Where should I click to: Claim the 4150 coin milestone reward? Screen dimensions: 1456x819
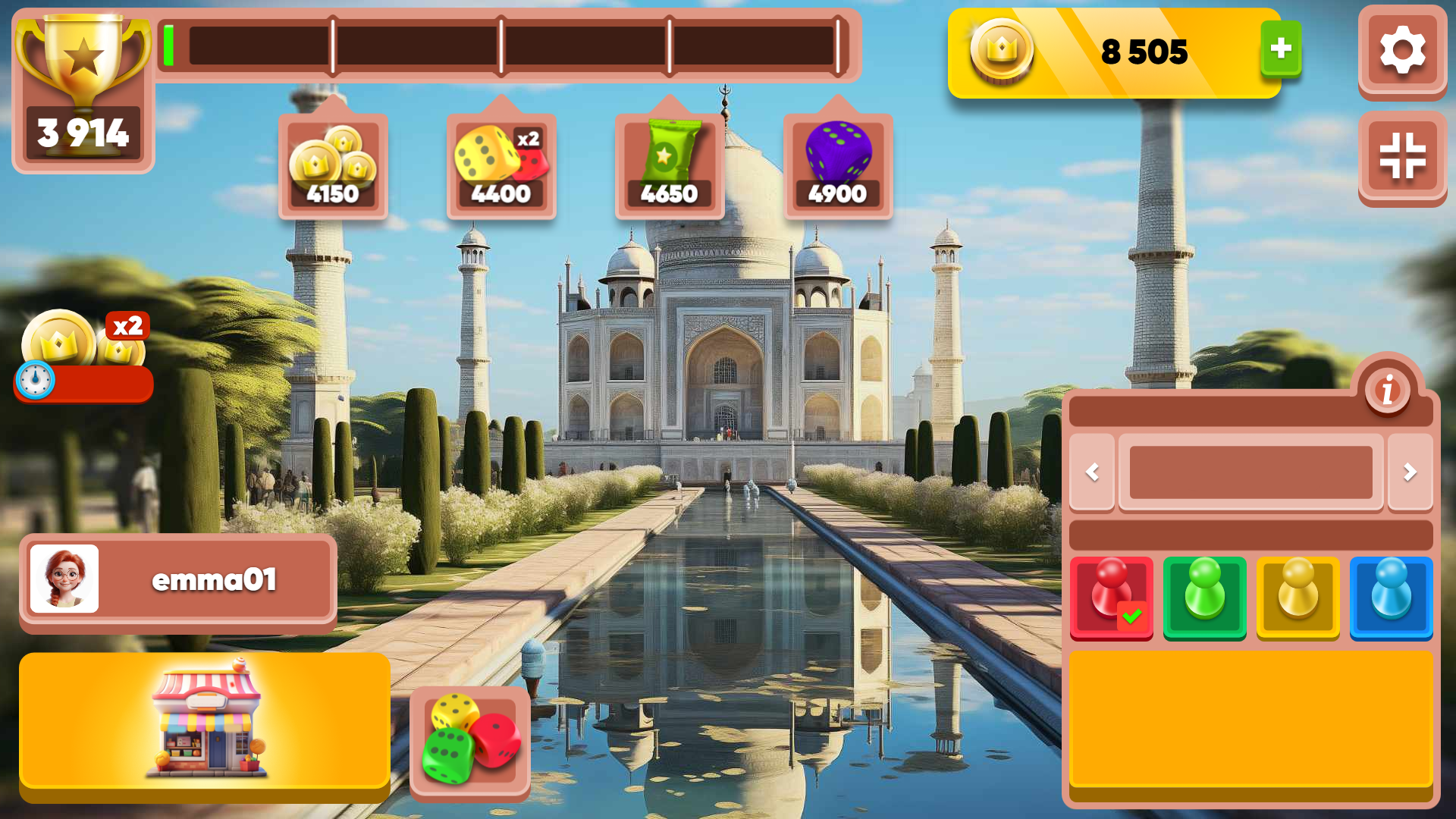point(332,163)
